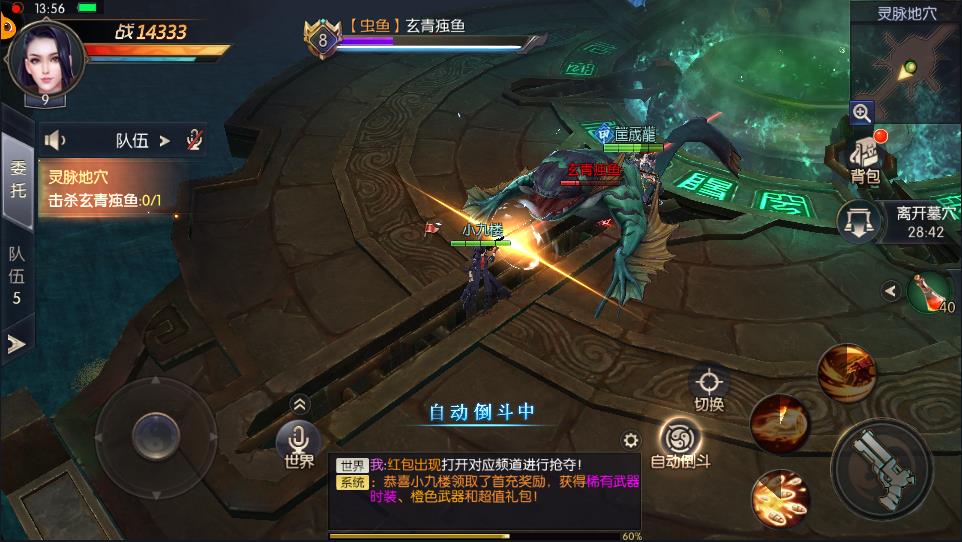Use the red health potion
The image size is (962, 542).
(930, 291)
